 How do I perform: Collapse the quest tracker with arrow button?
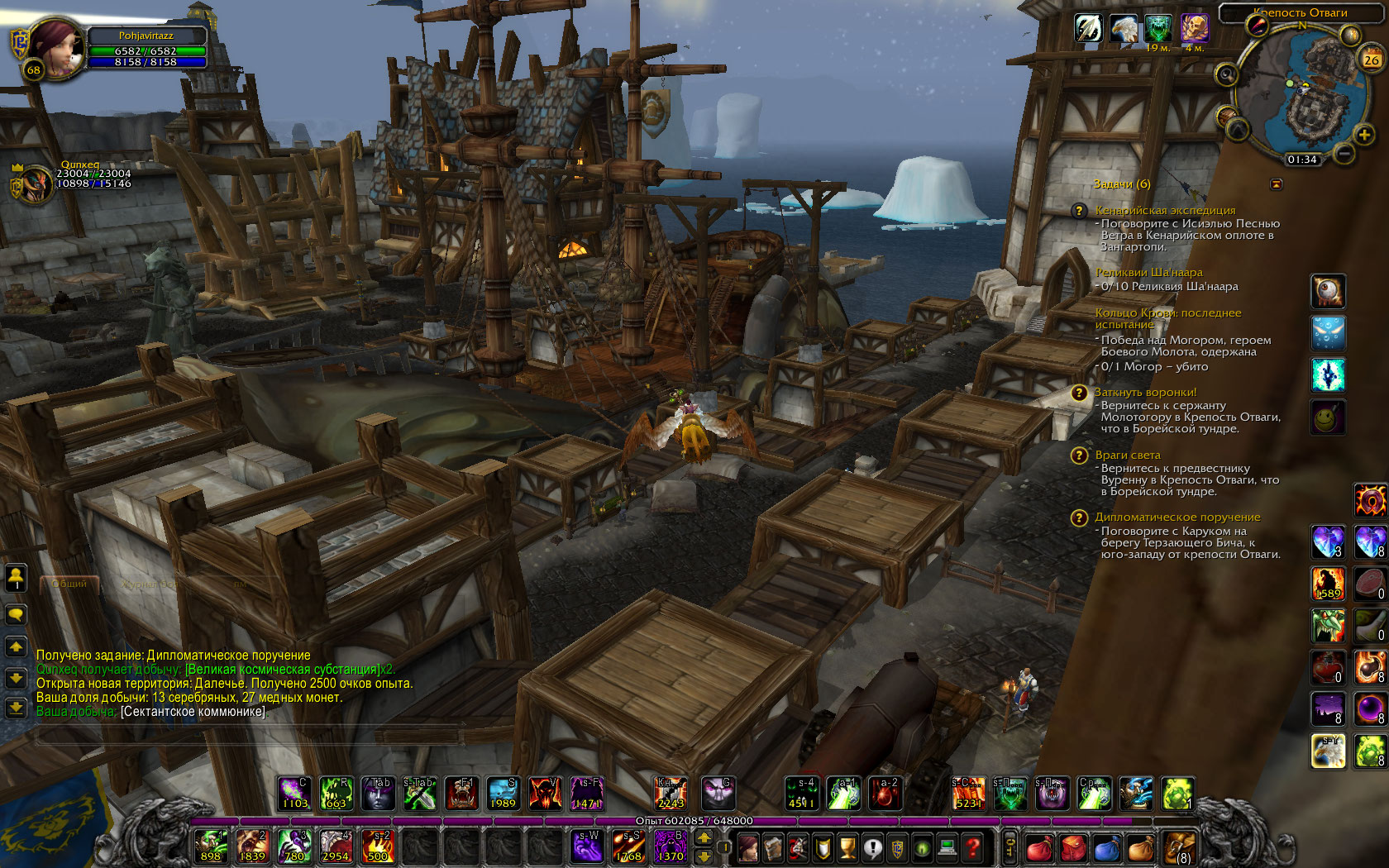tap(1277, 184)
